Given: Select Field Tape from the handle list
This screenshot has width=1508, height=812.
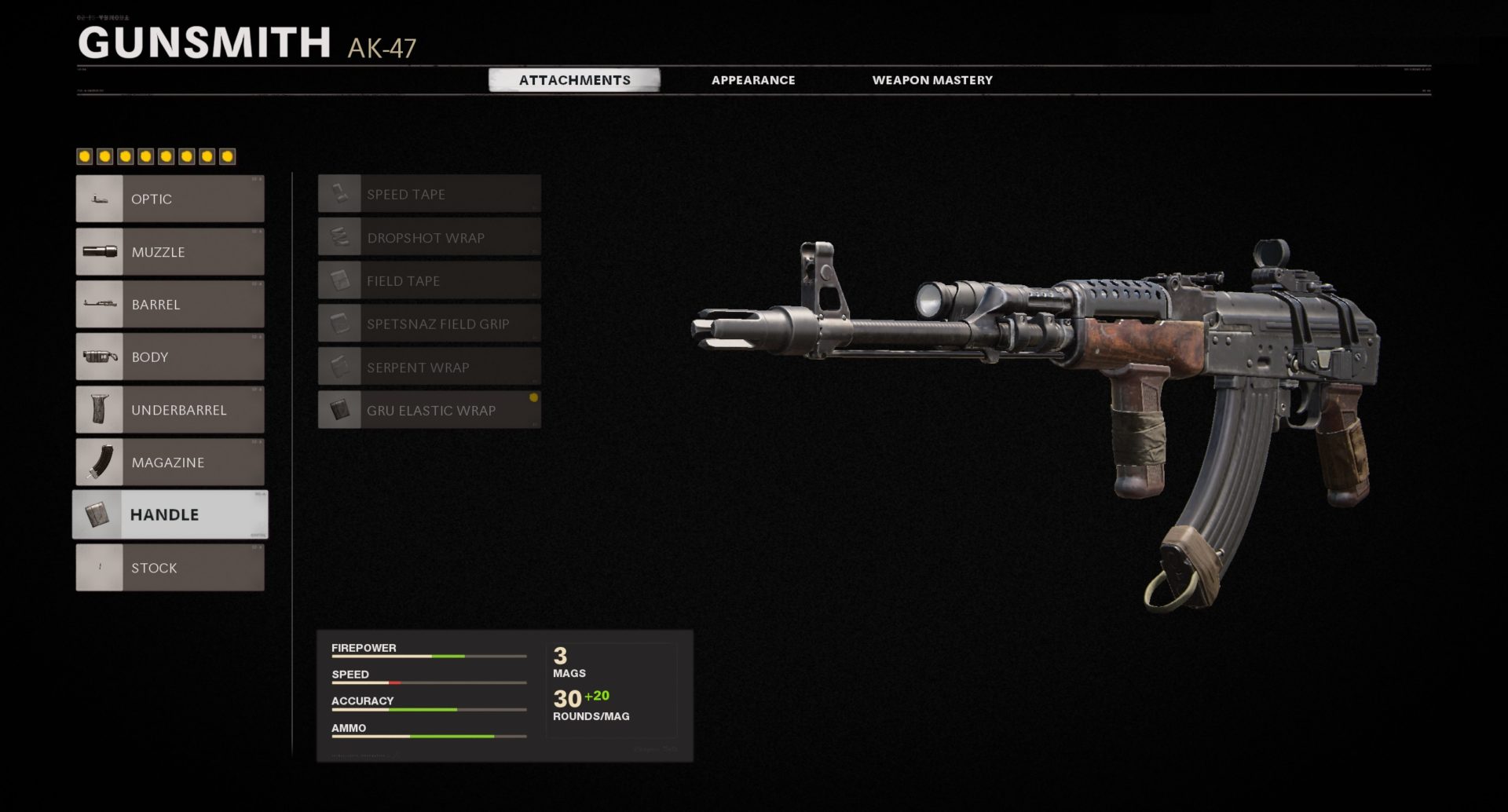Looking at the screenshot, I should 430,280.
